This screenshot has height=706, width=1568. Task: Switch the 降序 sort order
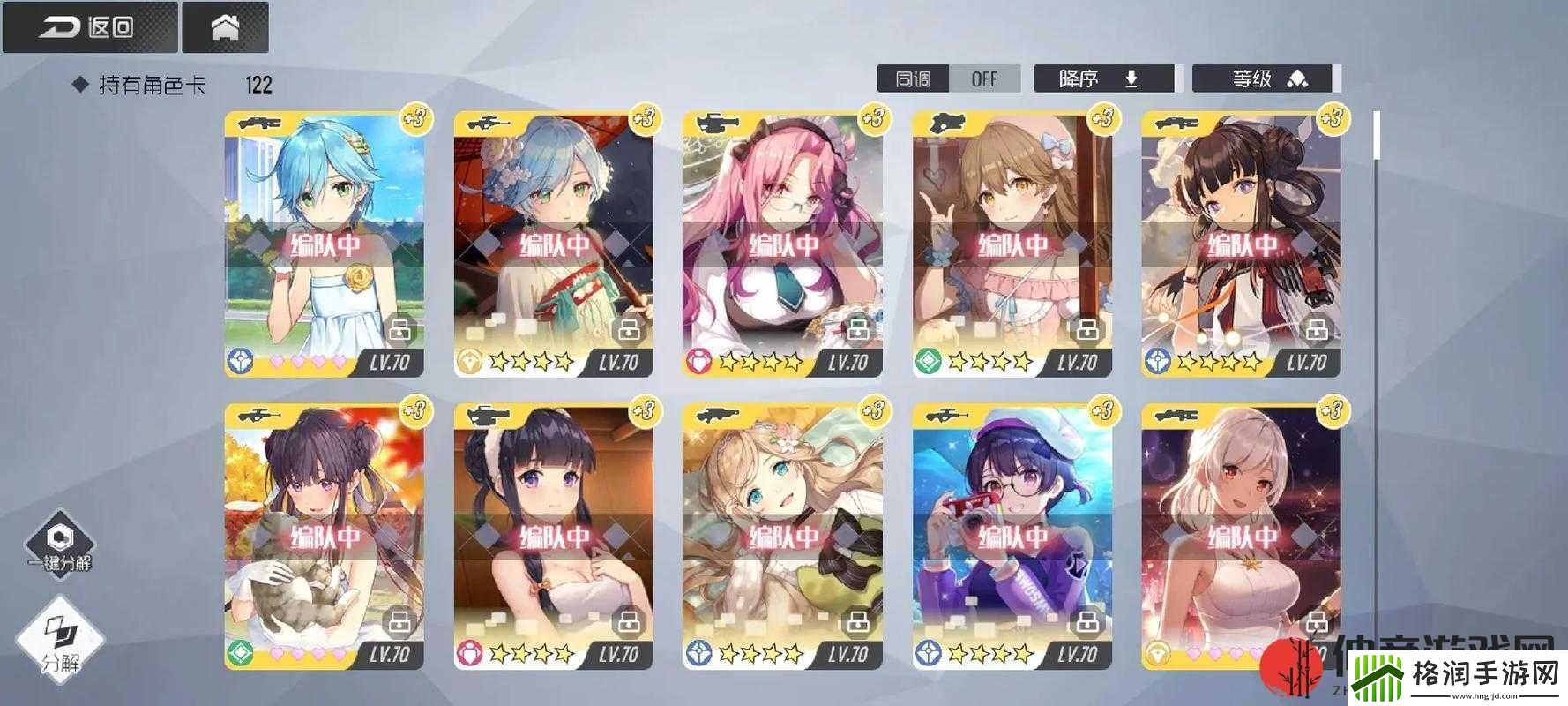[x=1102, y=79]
